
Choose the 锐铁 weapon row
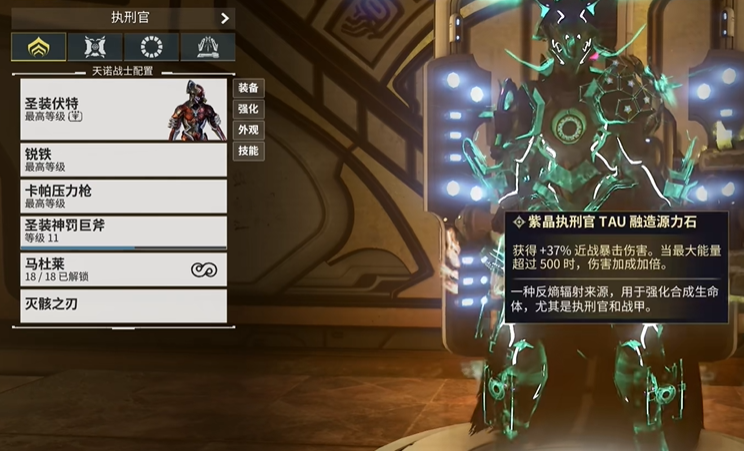tap(123, 160)
